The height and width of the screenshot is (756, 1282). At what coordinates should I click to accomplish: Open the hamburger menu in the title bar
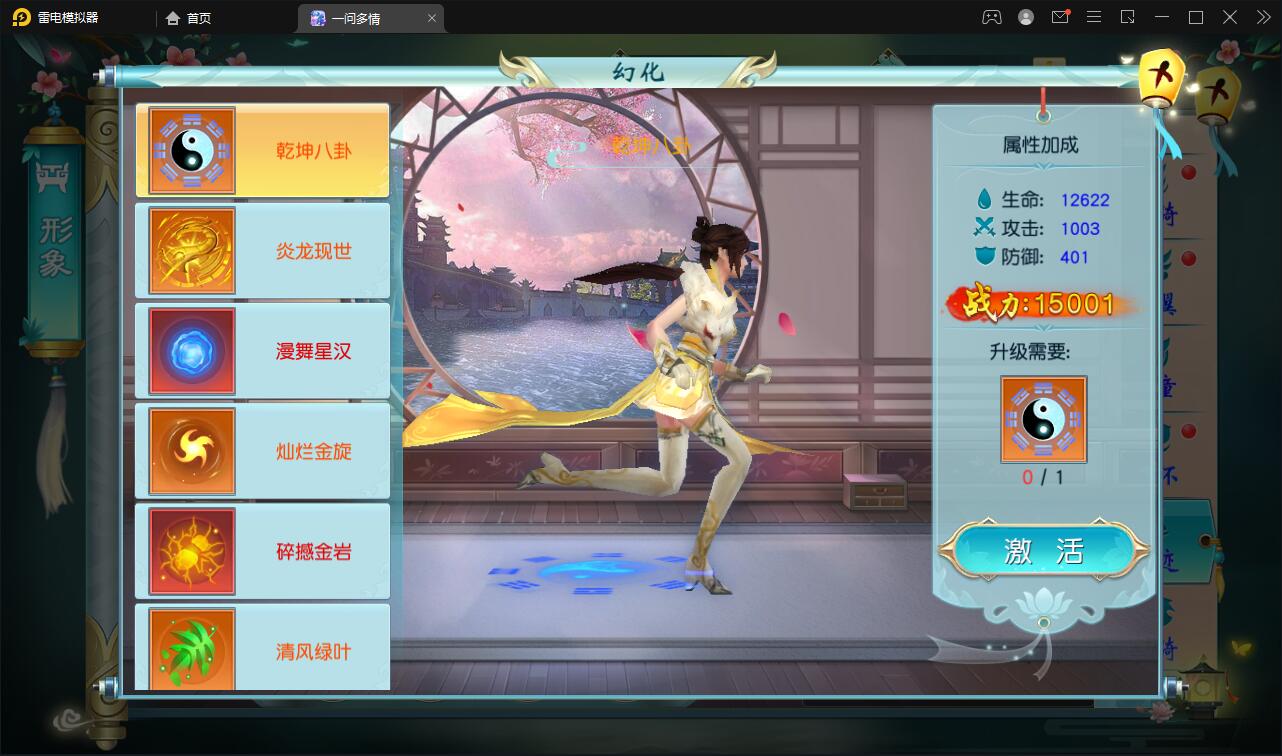pos(1094,17)
